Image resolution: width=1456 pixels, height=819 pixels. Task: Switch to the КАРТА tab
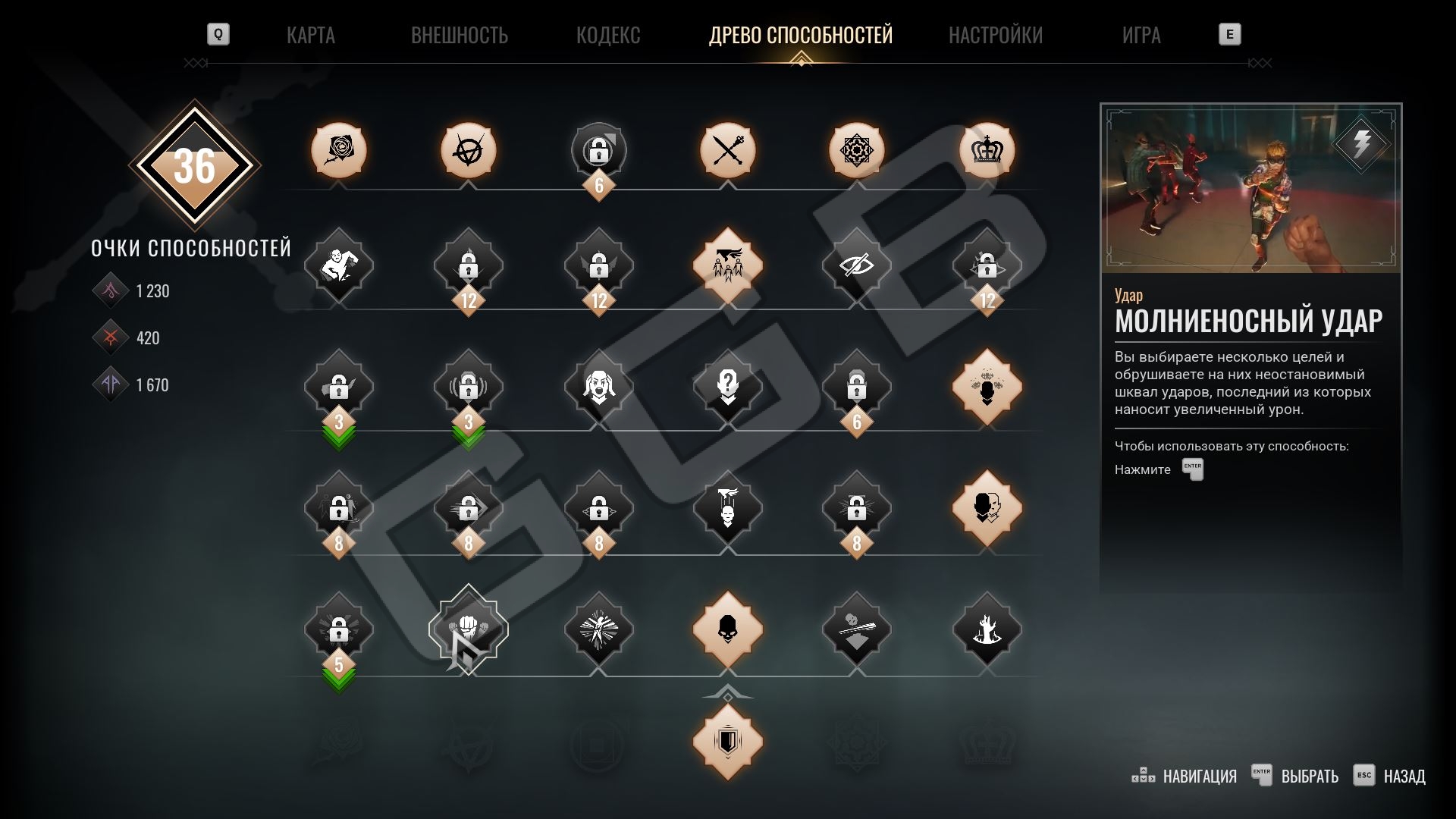310,35
